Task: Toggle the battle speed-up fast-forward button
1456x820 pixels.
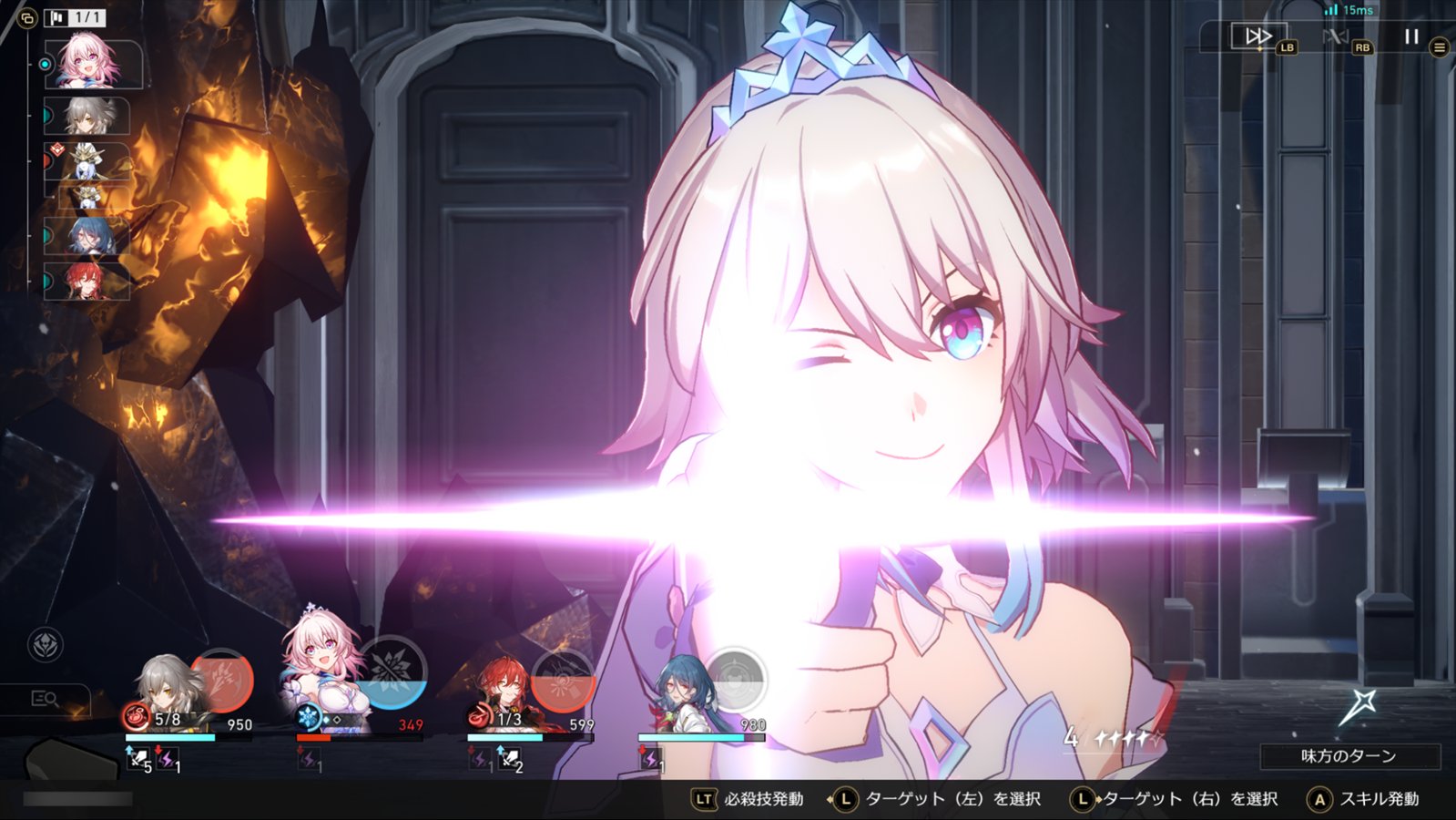Action: point(1257,36)
